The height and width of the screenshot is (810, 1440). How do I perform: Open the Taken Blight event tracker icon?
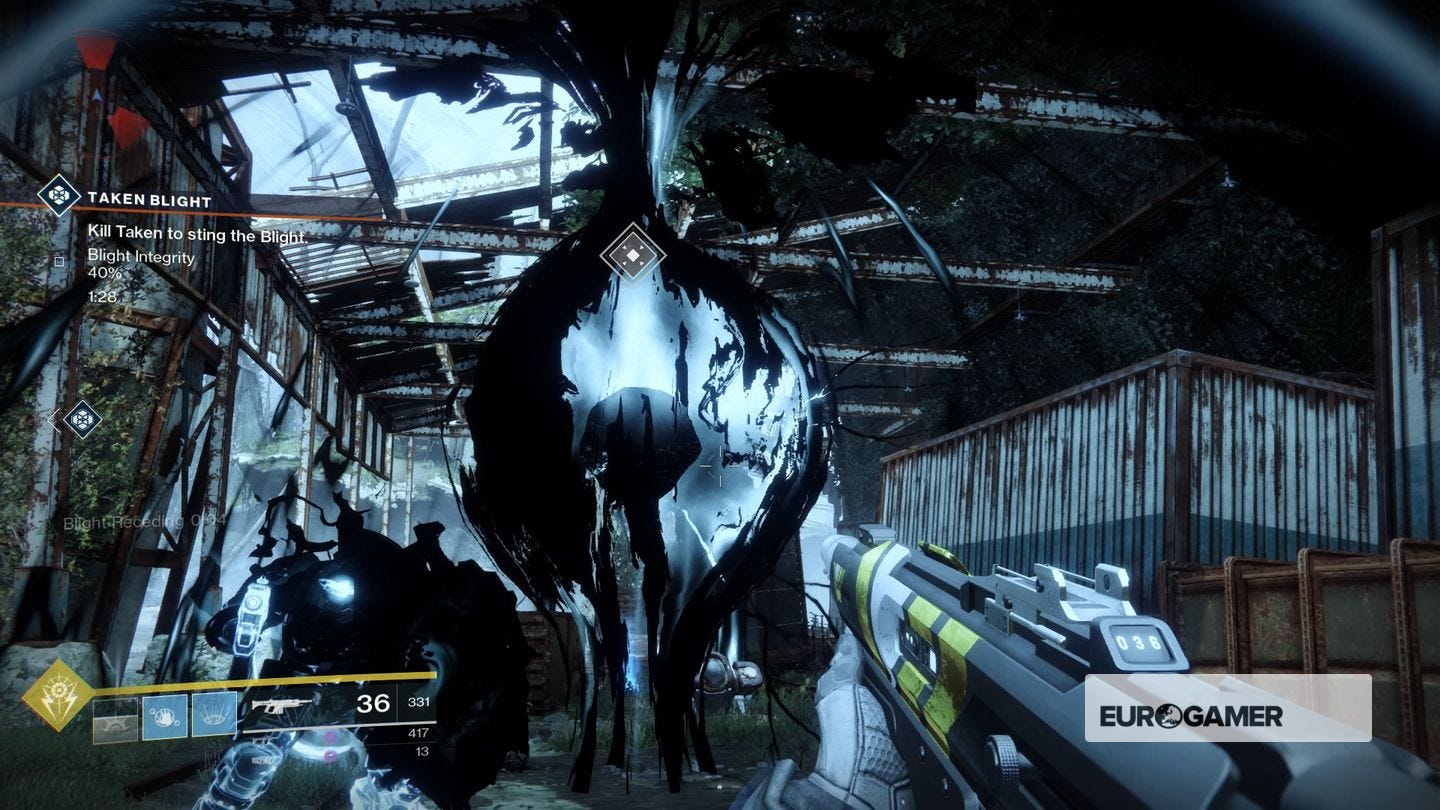[x=59, y=194]
